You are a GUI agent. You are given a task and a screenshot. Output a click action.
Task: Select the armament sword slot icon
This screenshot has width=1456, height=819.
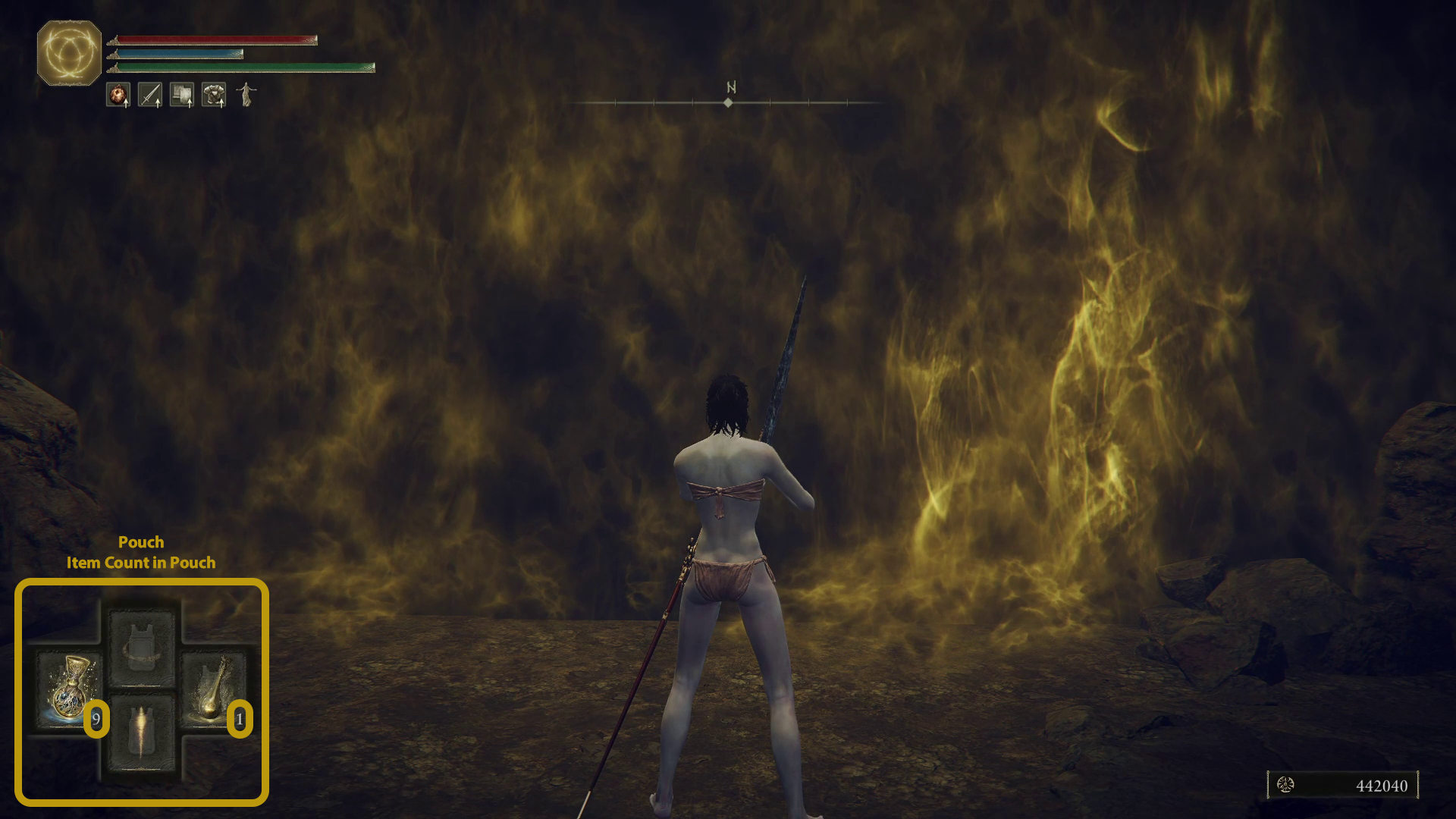coord(149,95)
